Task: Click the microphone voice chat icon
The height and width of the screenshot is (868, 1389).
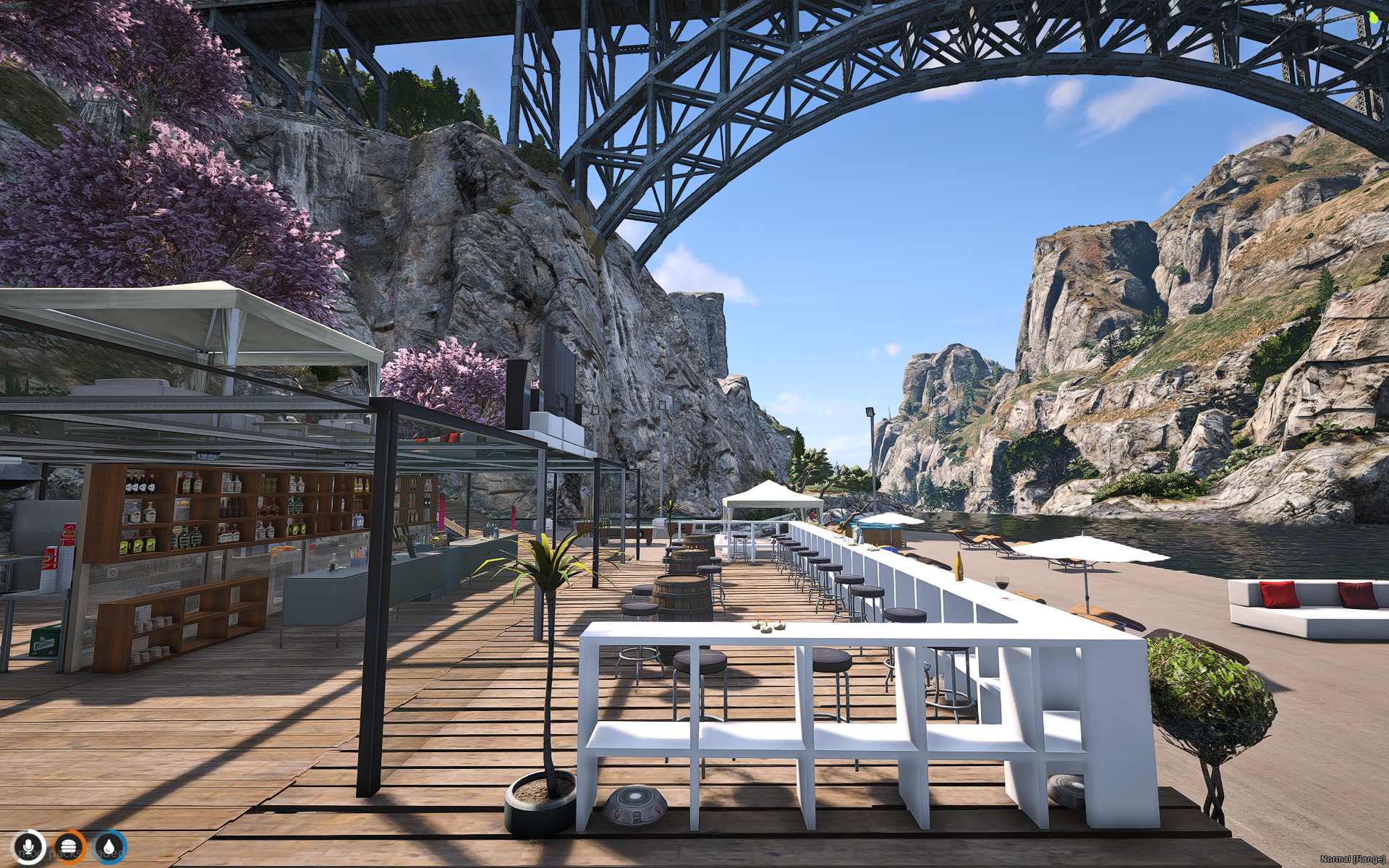Action: (x=29, y=846)
